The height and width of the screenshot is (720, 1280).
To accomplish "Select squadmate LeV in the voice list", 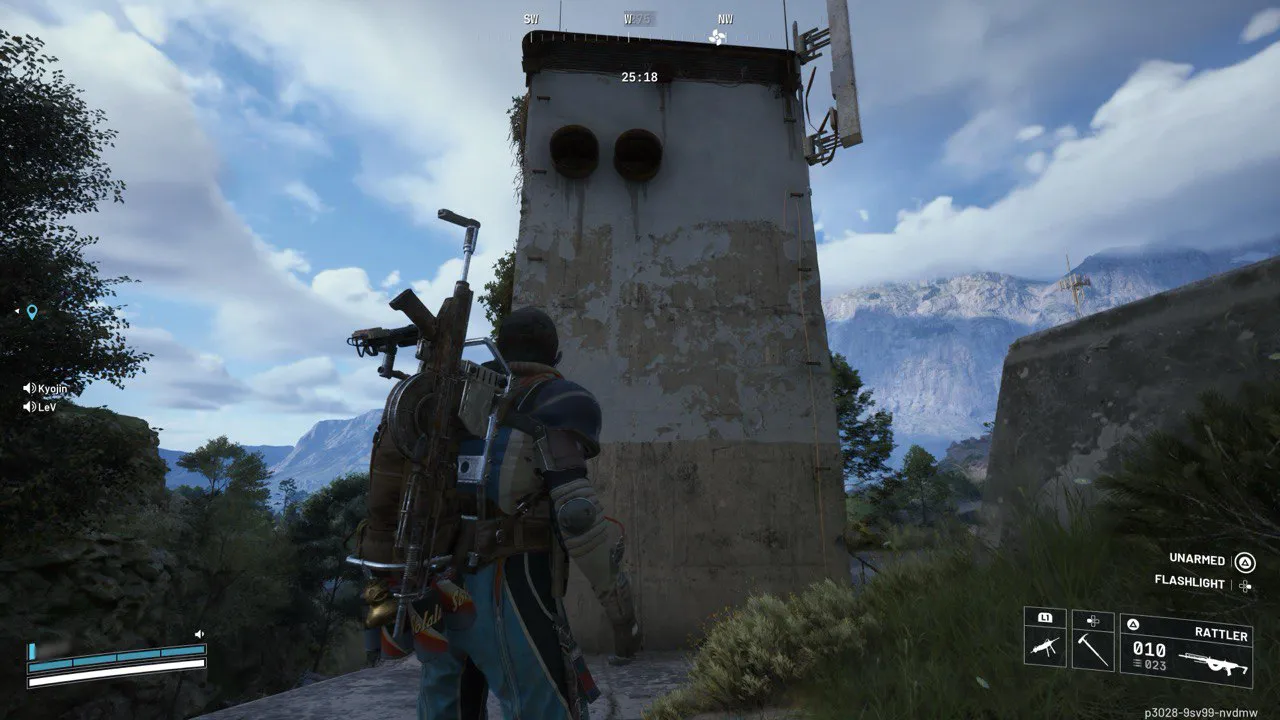I will point(41,407).
